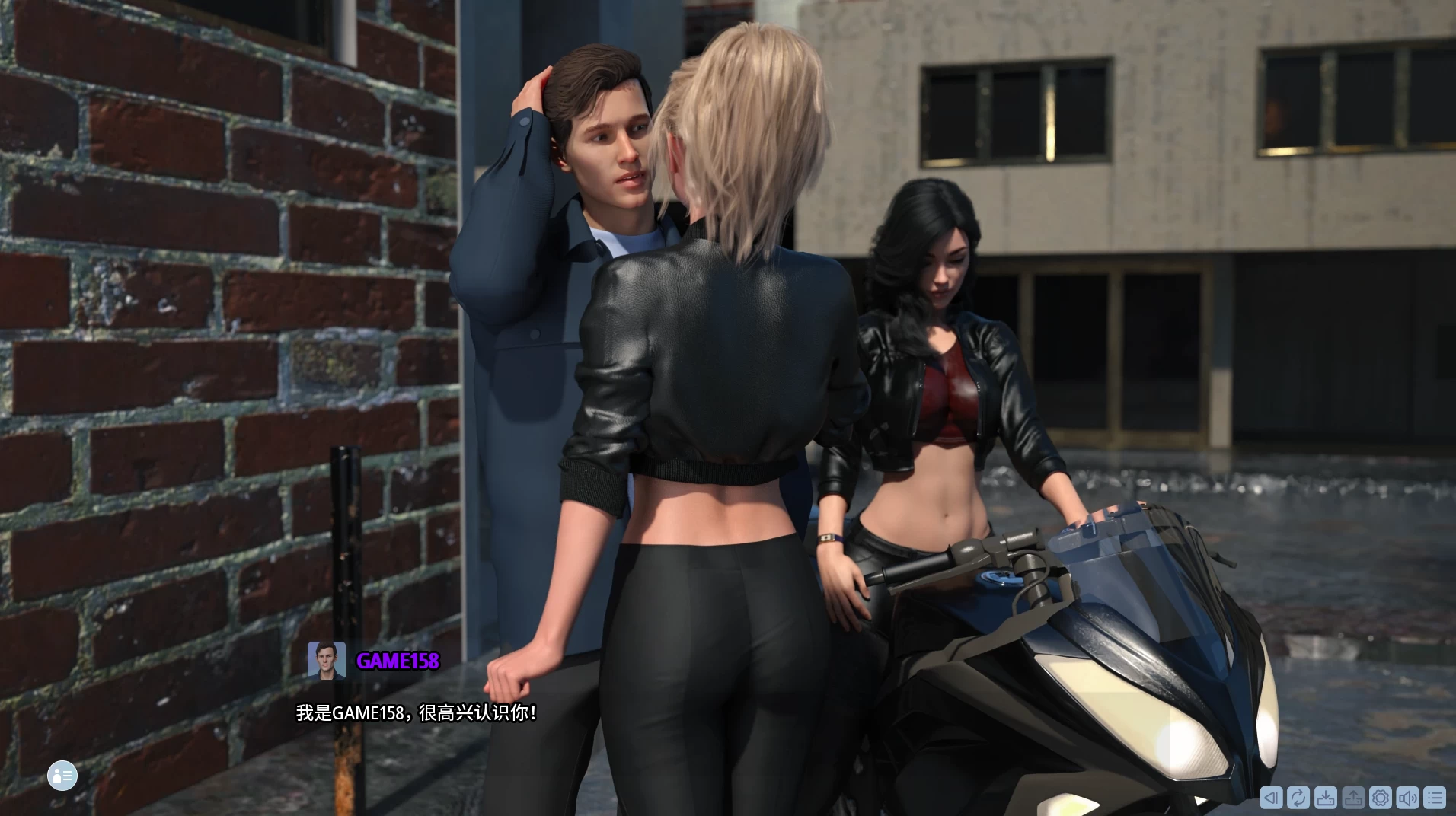Open the list menu button
The height and width of the screenshot is (816, 1456).
pos(1435,798)
